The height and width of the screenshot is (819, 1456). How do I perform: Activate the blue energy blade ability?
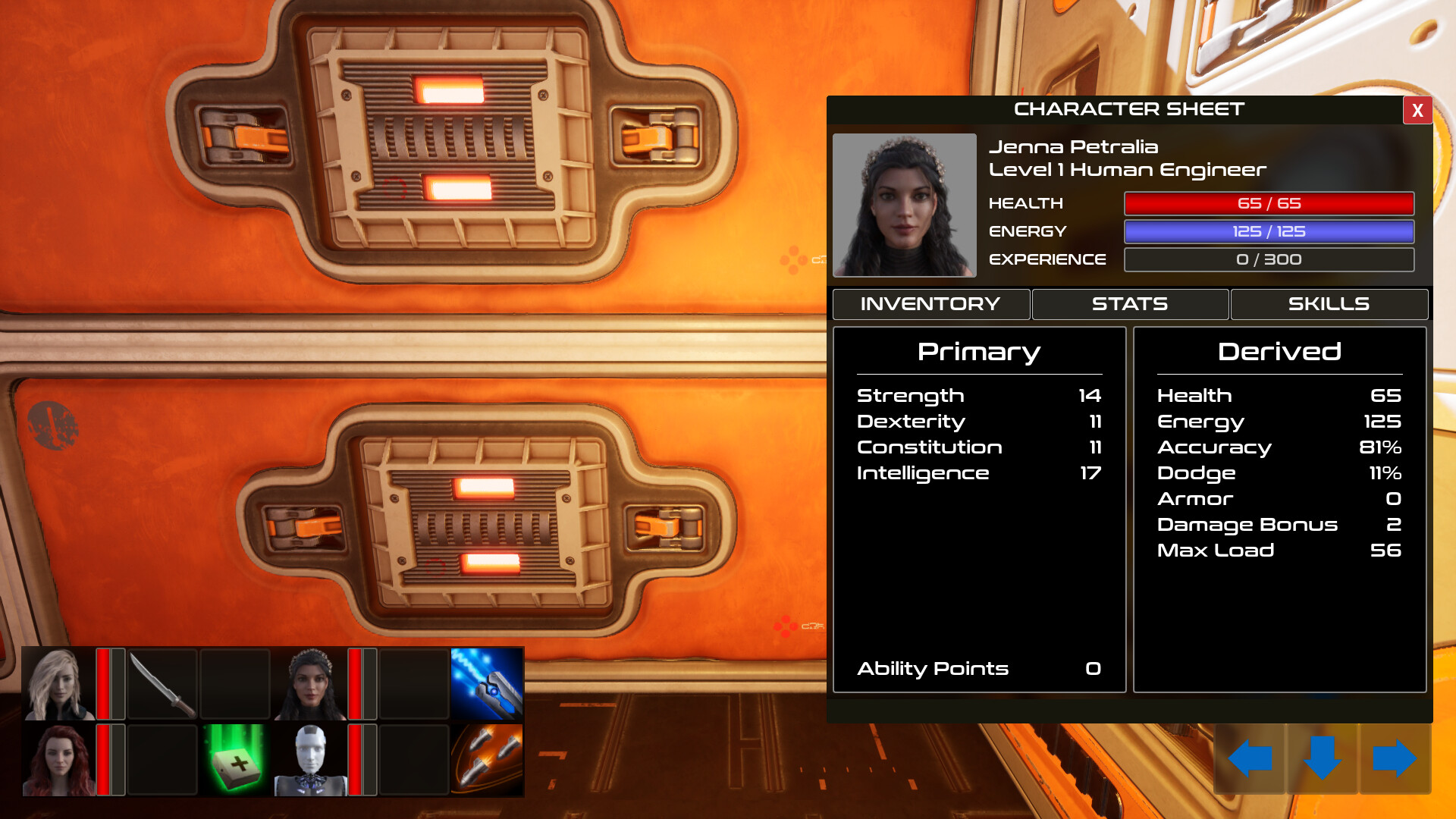click(x=488, y=682)
